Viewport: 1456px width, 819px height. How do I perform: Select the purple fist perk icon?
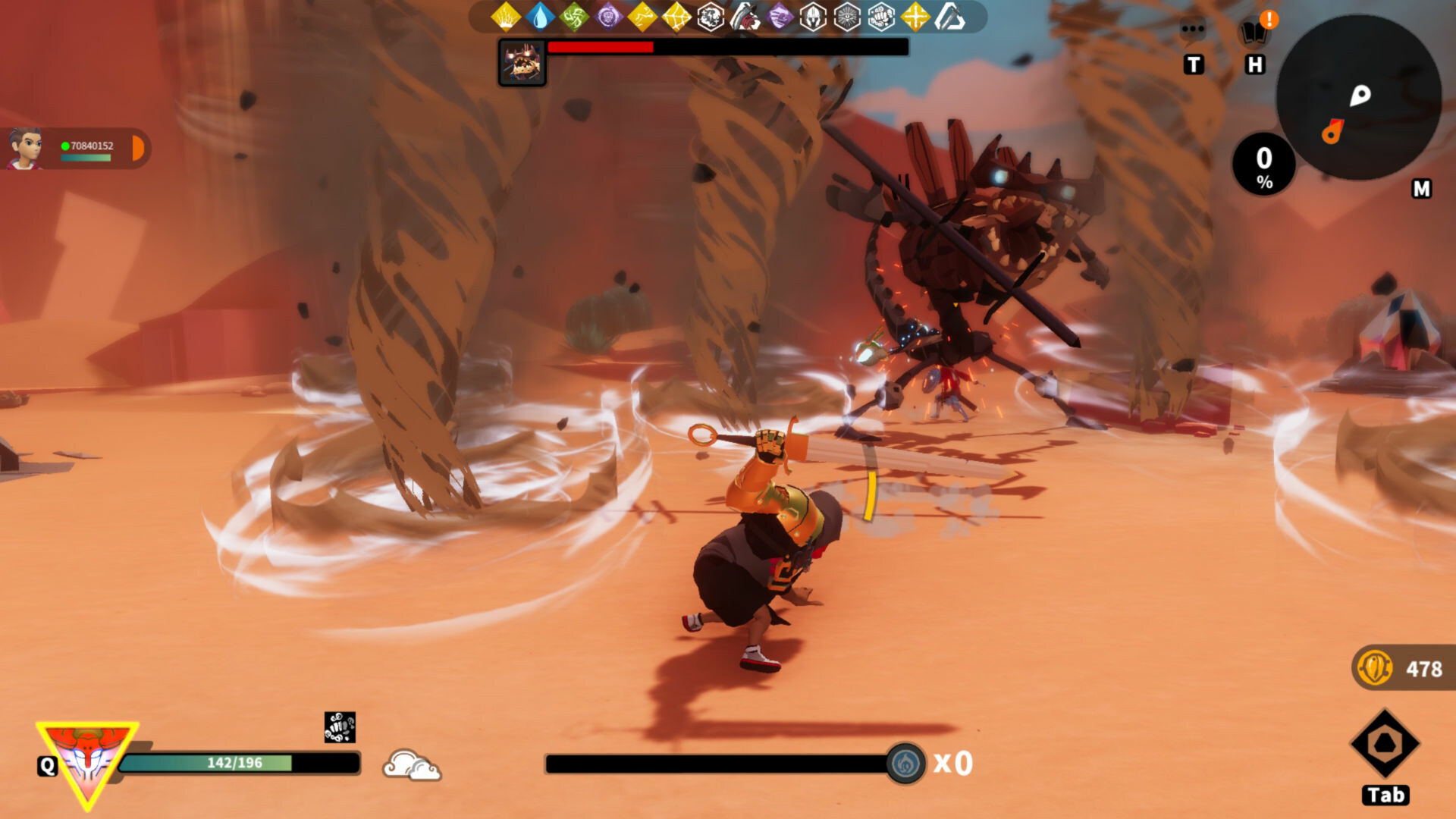779,17
